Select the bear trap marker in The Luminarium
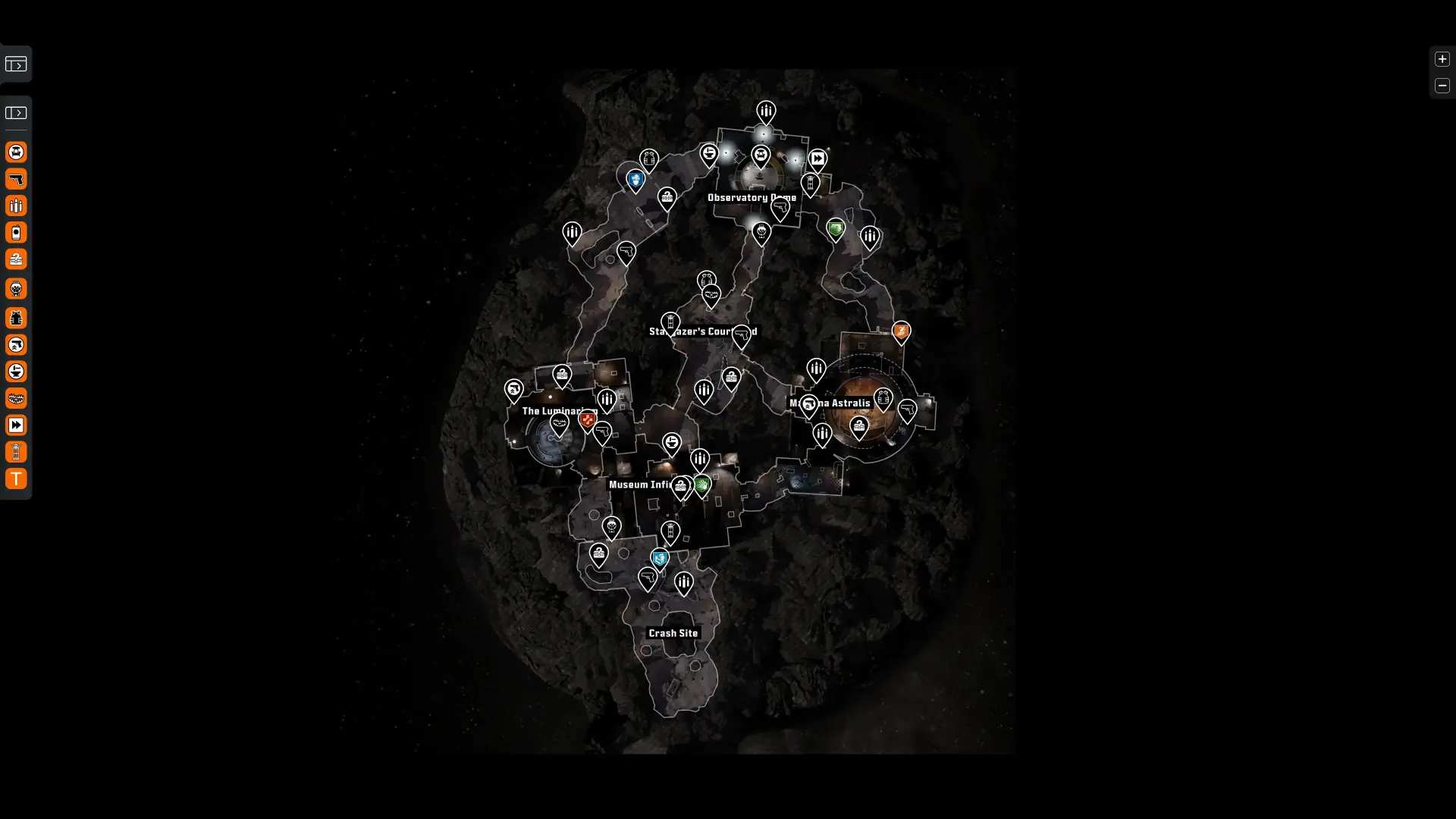Screen dimensions: 1456x819 pos(560,423)
